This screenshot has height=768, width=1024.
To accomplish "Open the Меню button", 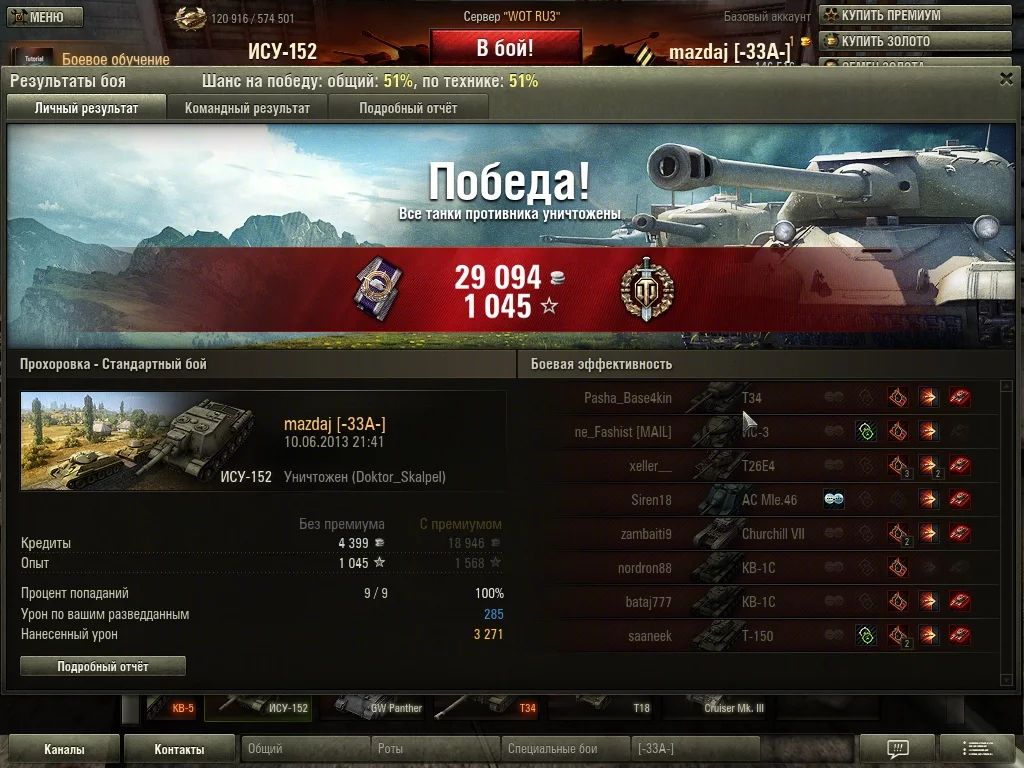I will 45,17.
